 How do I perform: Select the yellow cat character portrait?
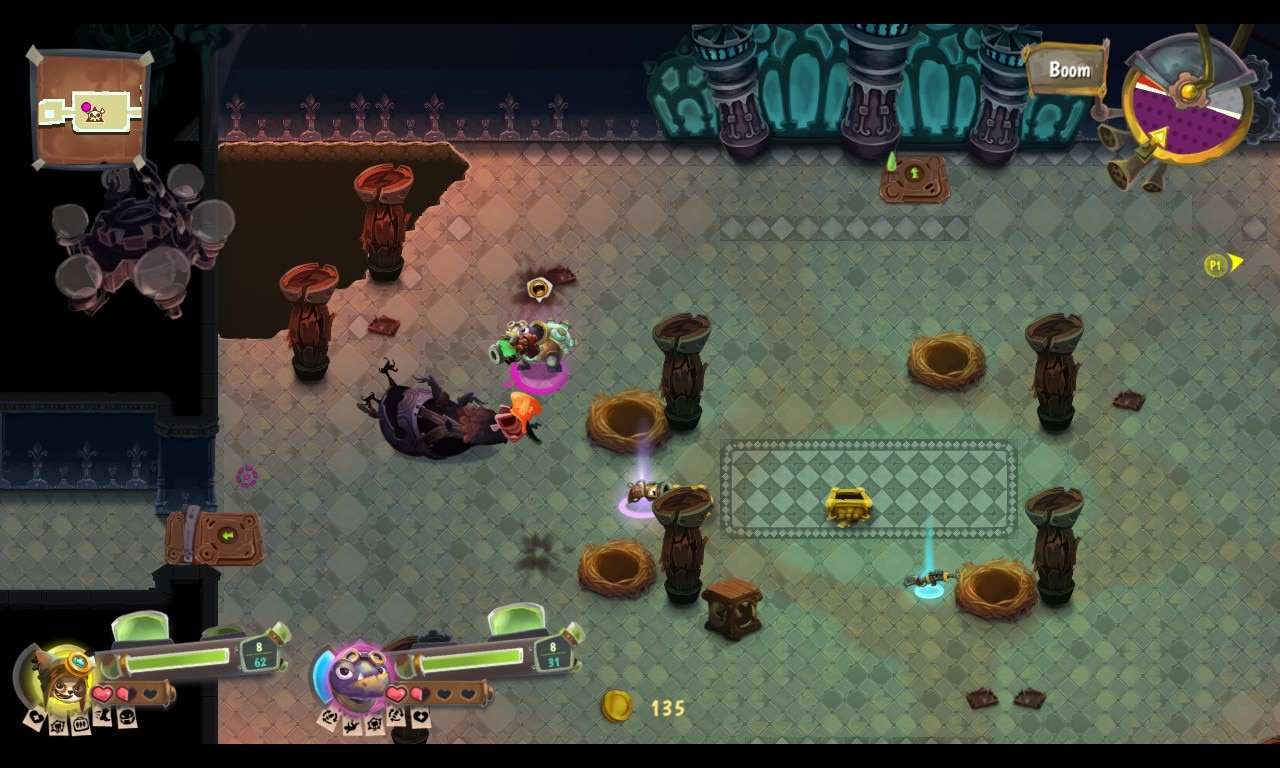[x=62, y=678]
